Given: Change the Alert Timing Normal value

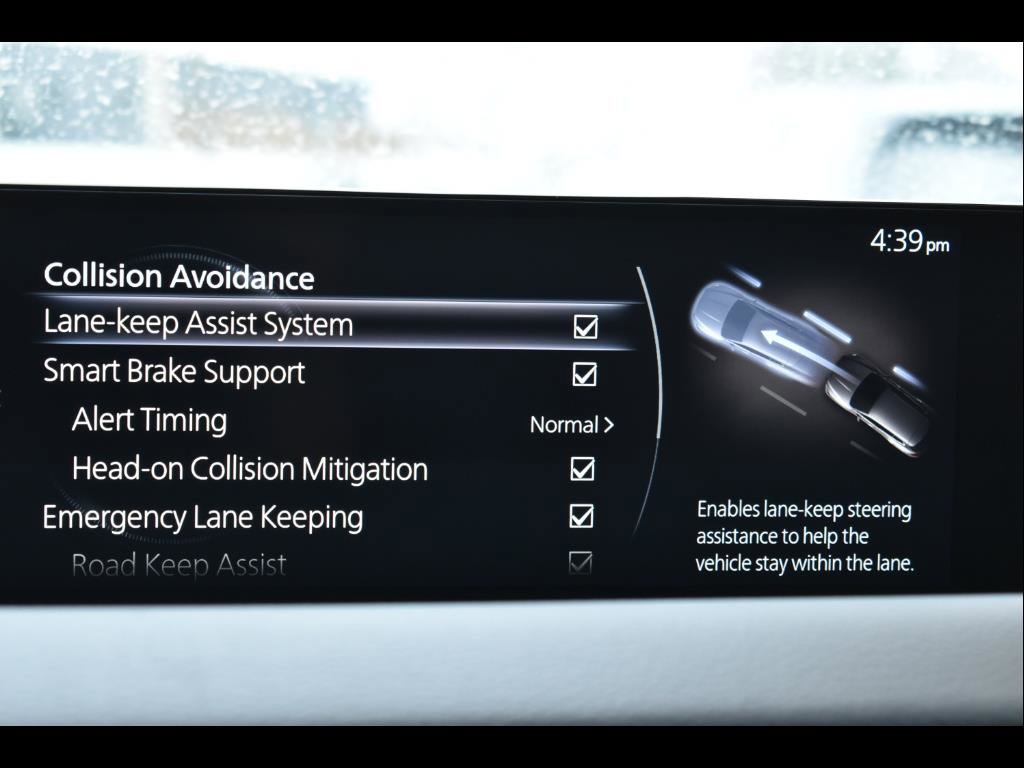Looking at the screenshot, I should point(571,425).
